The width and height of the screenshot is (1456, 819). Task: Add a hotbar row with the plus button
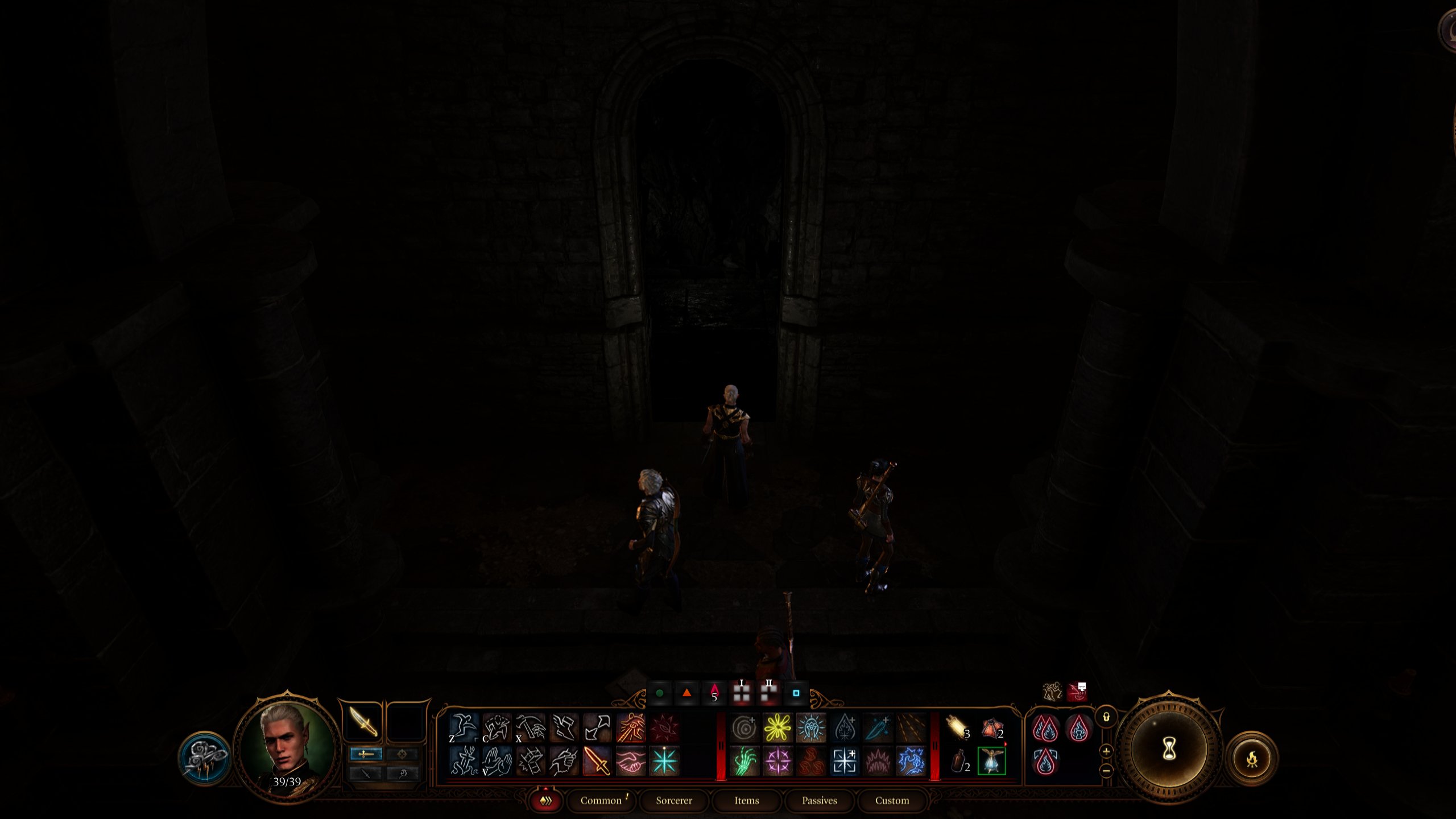pyautogui.click(x=1106, y=751)
